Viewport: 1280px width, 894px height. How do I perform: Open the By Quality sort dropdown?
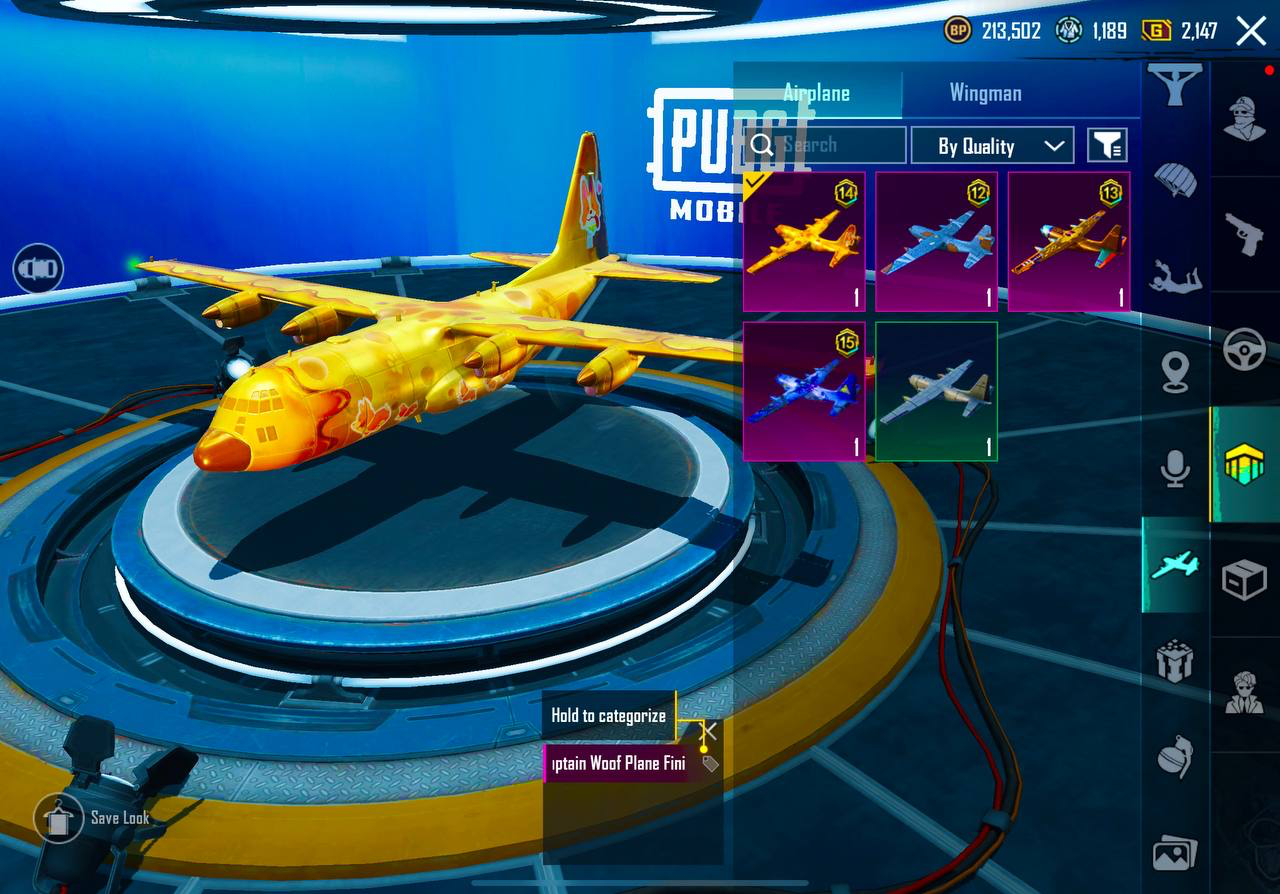pos(992,146)
